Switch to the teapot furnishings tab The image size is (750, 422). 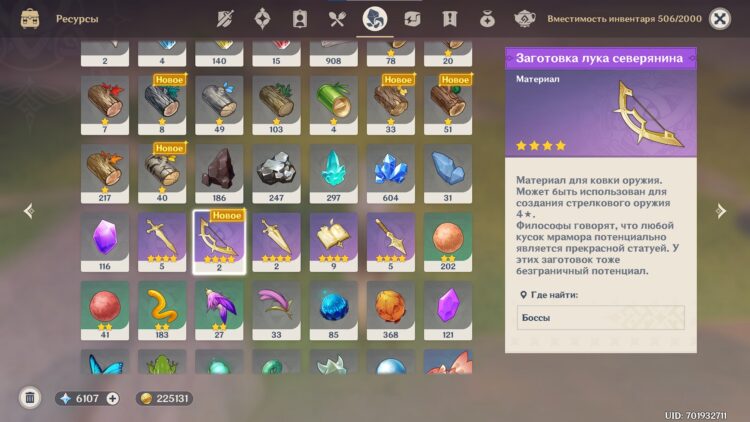click(523, 18)
